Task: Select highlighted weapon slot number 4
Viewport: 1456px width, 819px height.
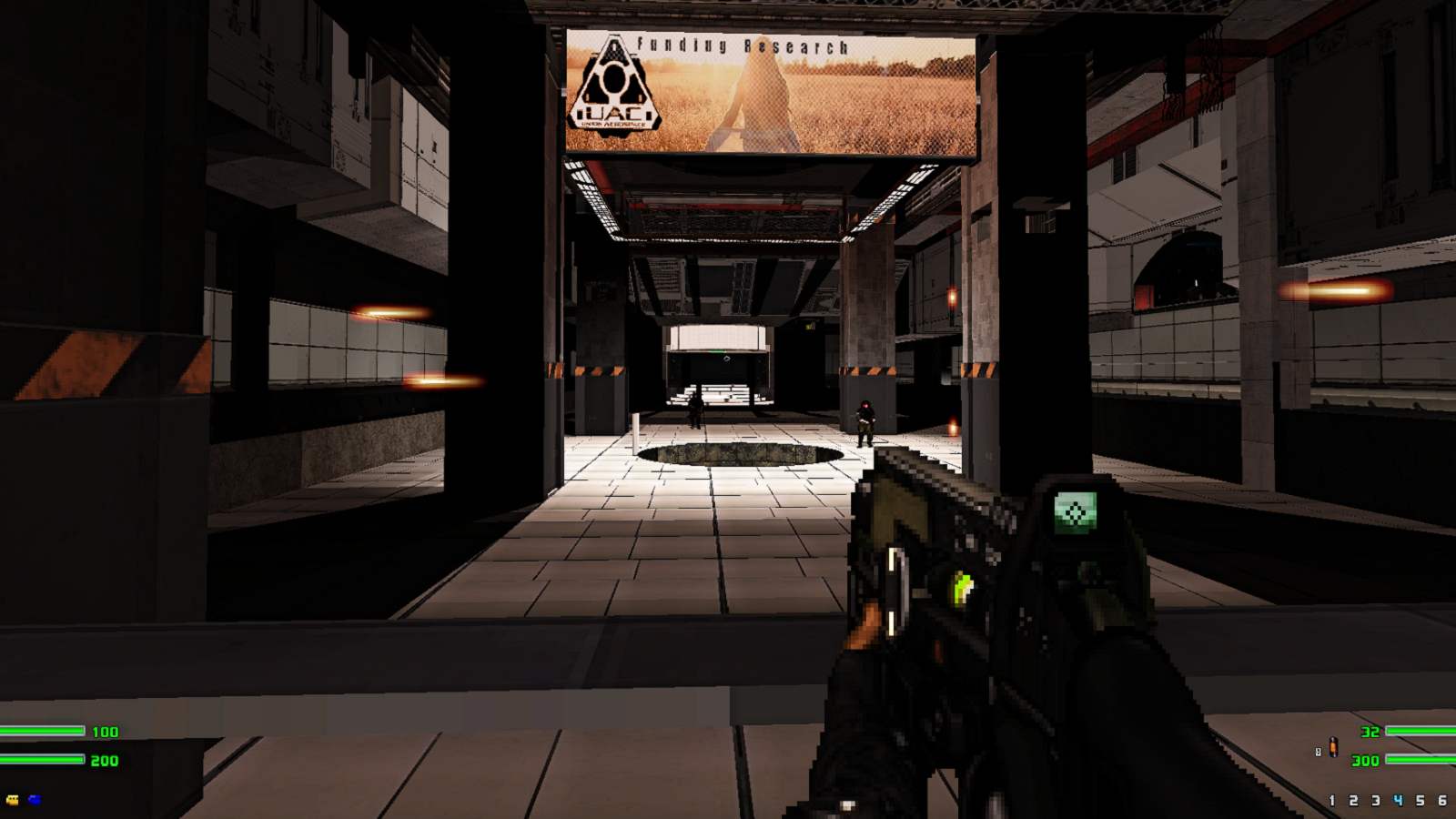Action: coord(1398,800)
